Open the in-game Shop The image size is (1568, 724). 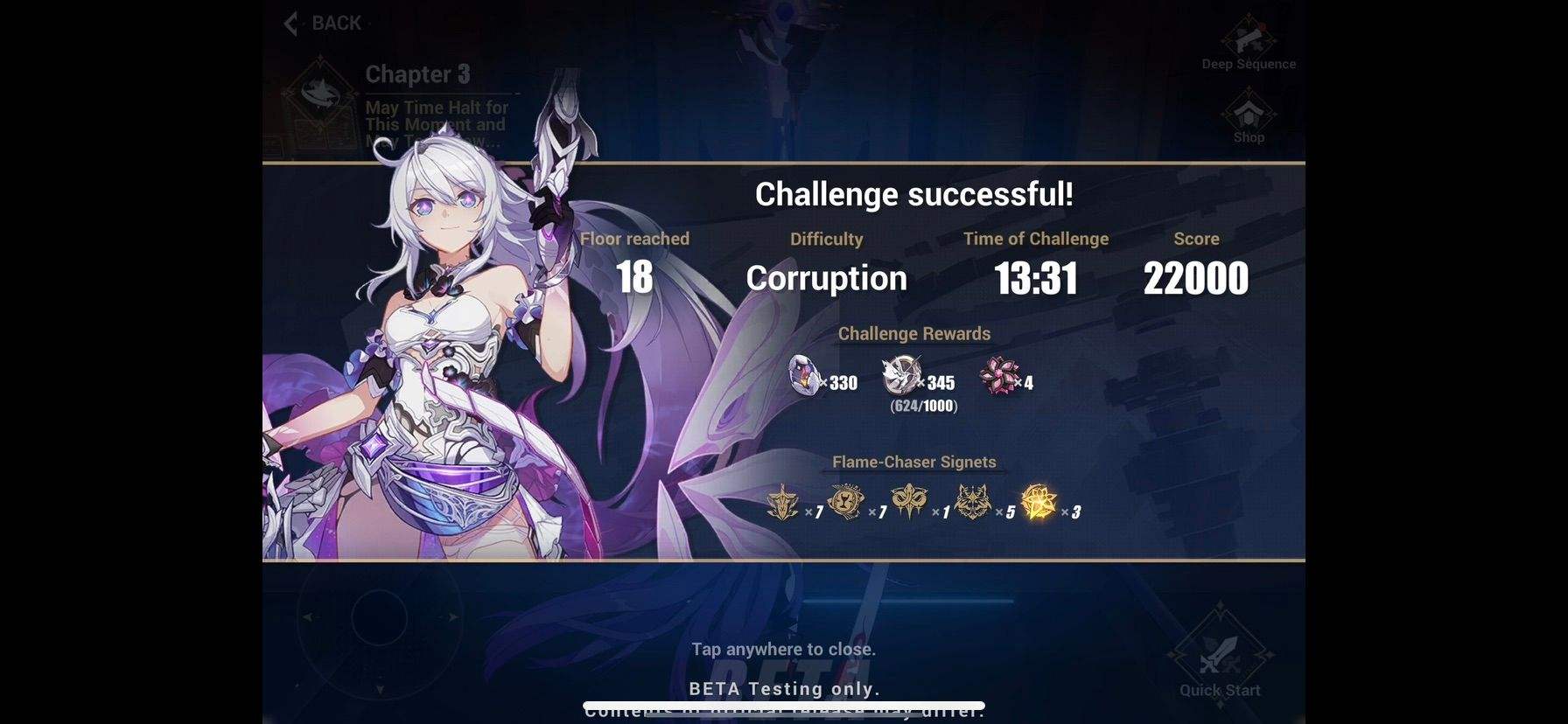pyautogui.click(x=1248, y=114)
